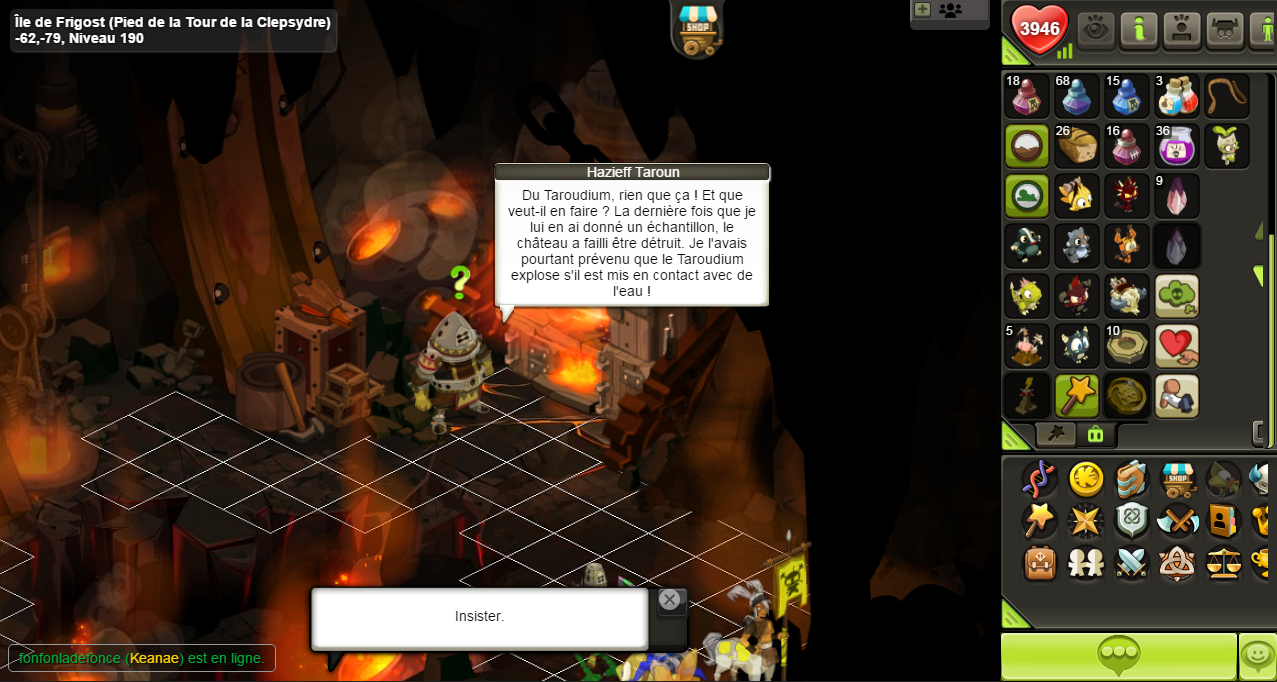1277x682 pixels.
Task: Click the heart-in-hand emote button
Action: (x=1177, y=346)
